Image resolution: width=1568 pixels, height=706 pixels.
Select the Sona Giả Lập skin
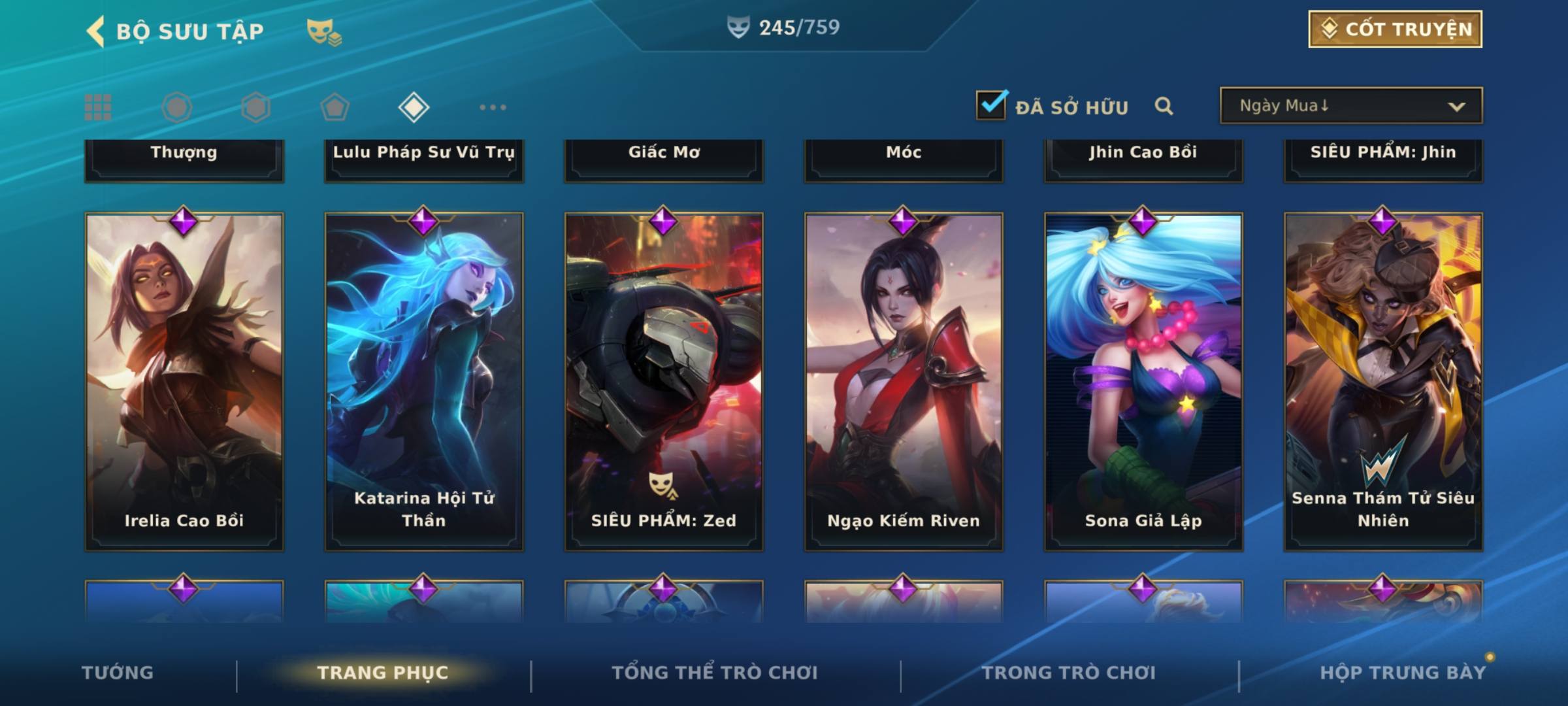click(x=1143, y=382)
